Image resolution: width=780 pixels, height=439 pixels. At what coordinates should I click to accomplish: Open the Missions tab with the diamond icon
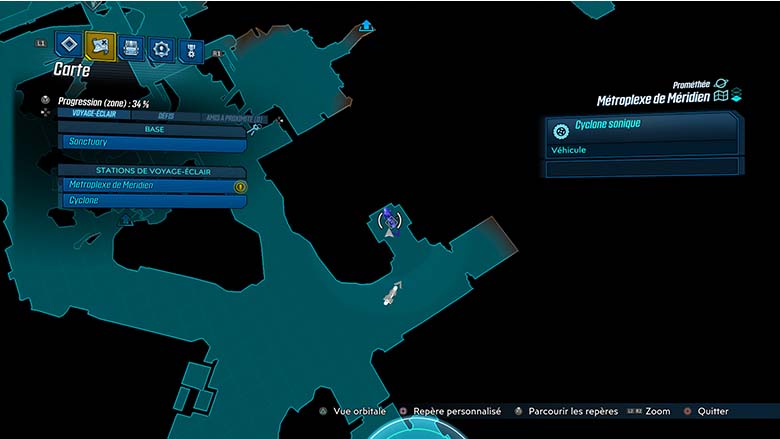(67, 45)
